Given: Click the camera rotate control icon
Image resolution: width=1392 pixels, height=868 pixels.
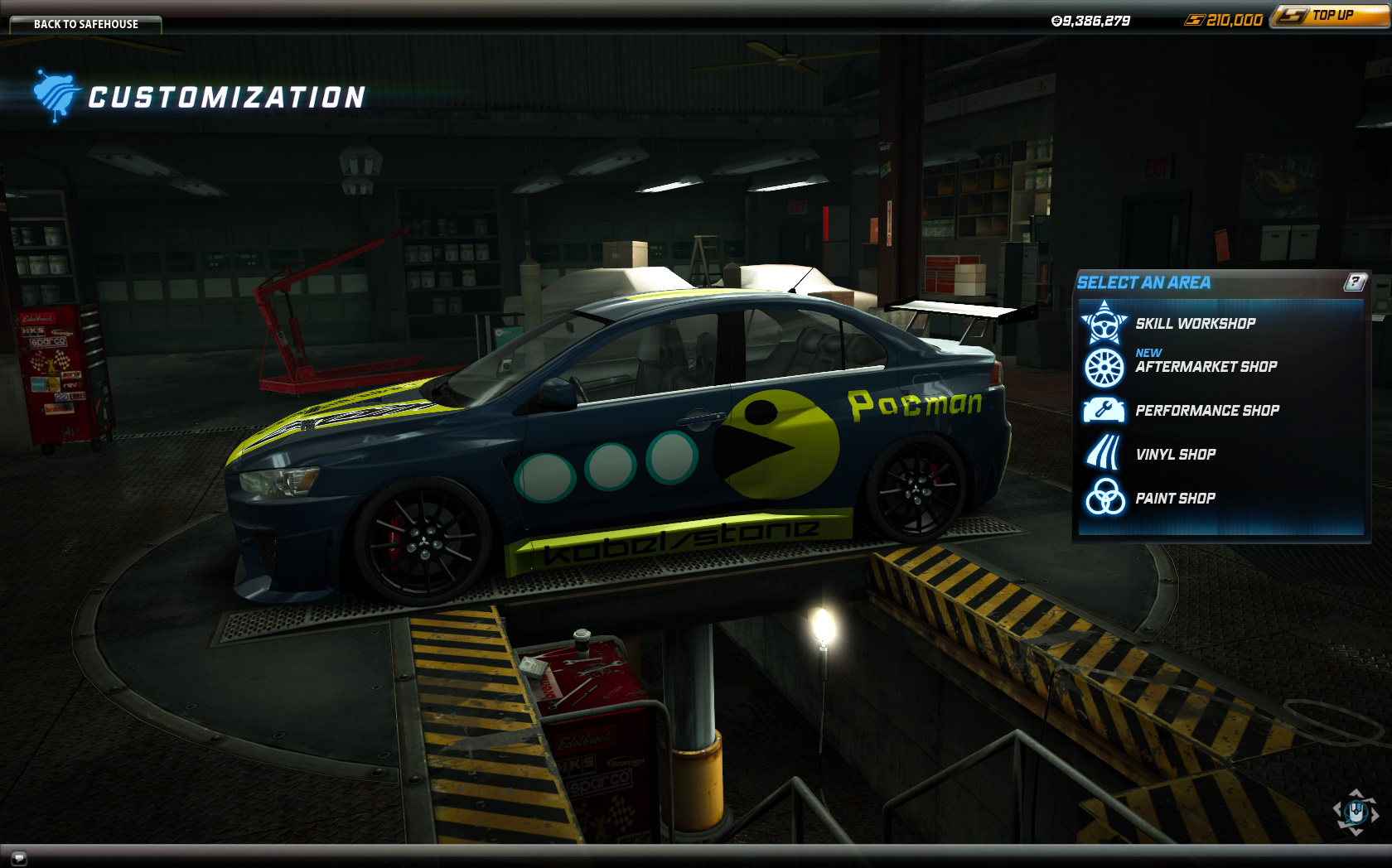Looking at the screenshot, I should tap(1356, 812).
